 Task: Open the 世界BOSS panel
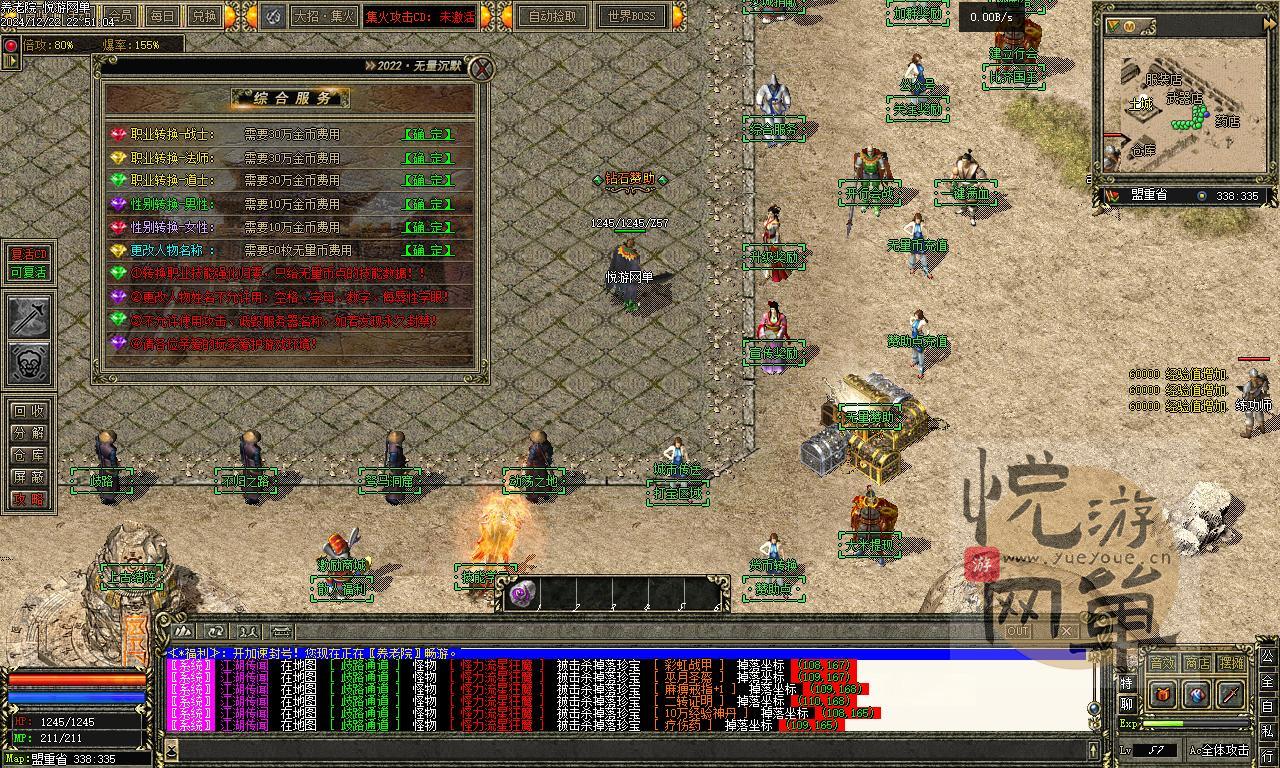point(631,16)
